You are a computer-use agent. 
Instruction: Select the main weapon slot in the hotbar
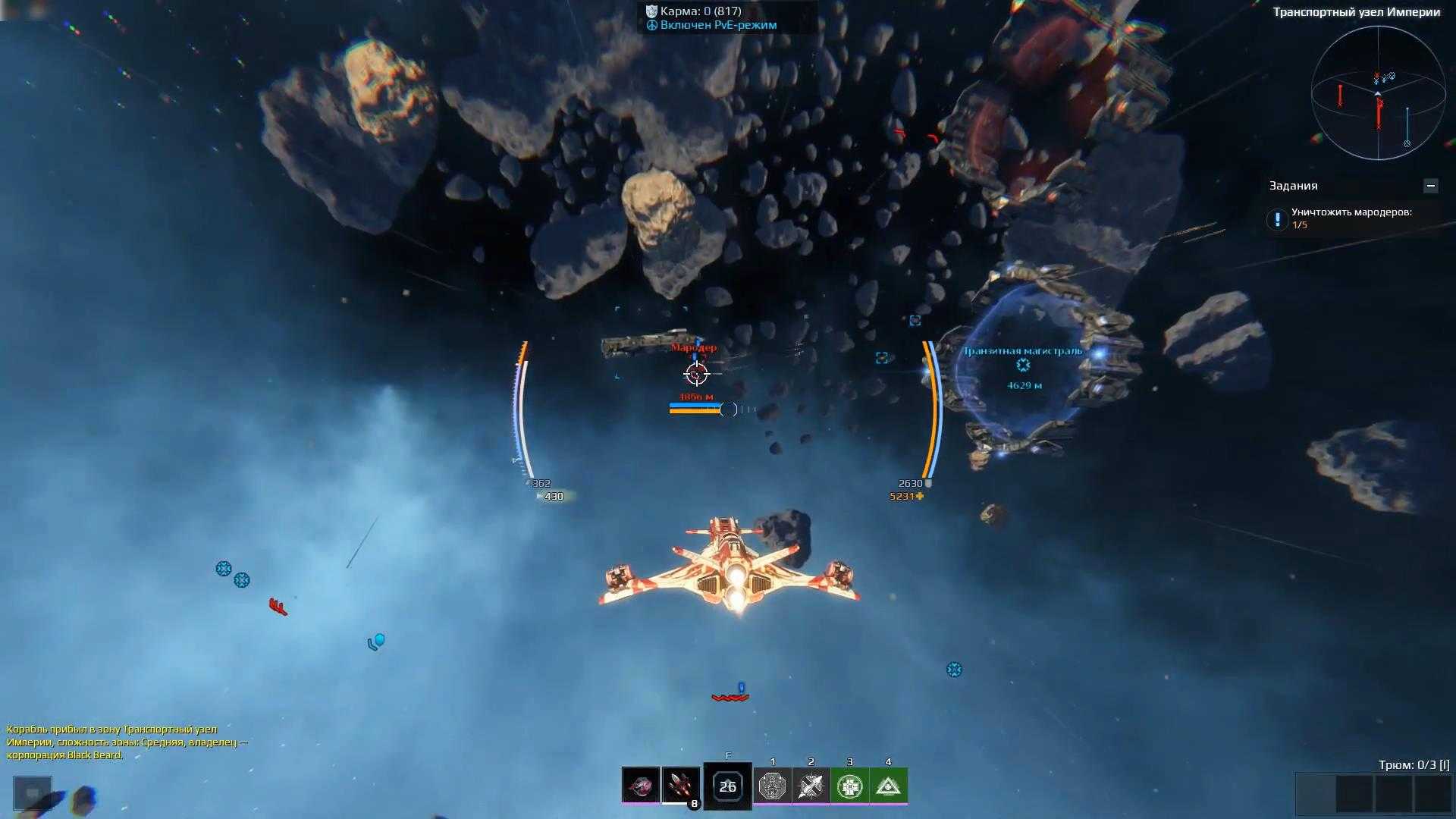[x=640, y=785]
